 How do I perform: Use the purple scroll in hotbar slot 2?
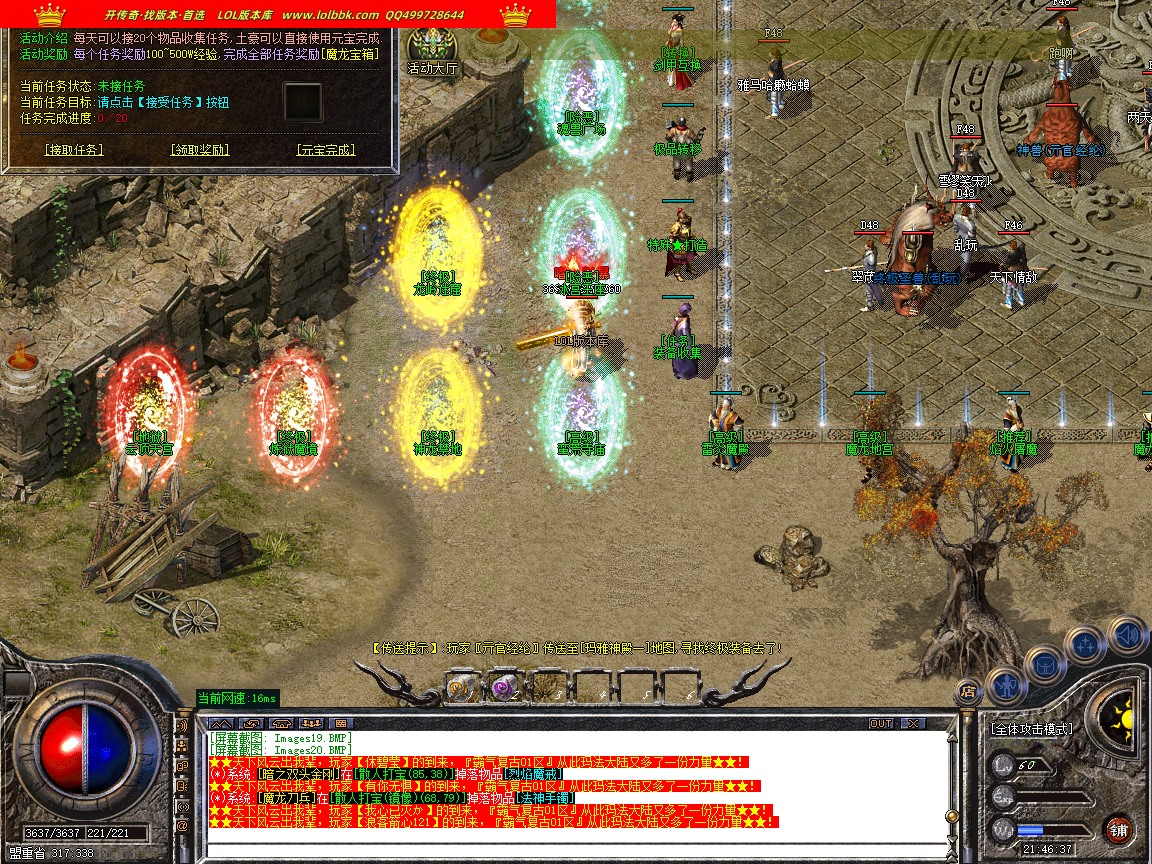(503, 686)
